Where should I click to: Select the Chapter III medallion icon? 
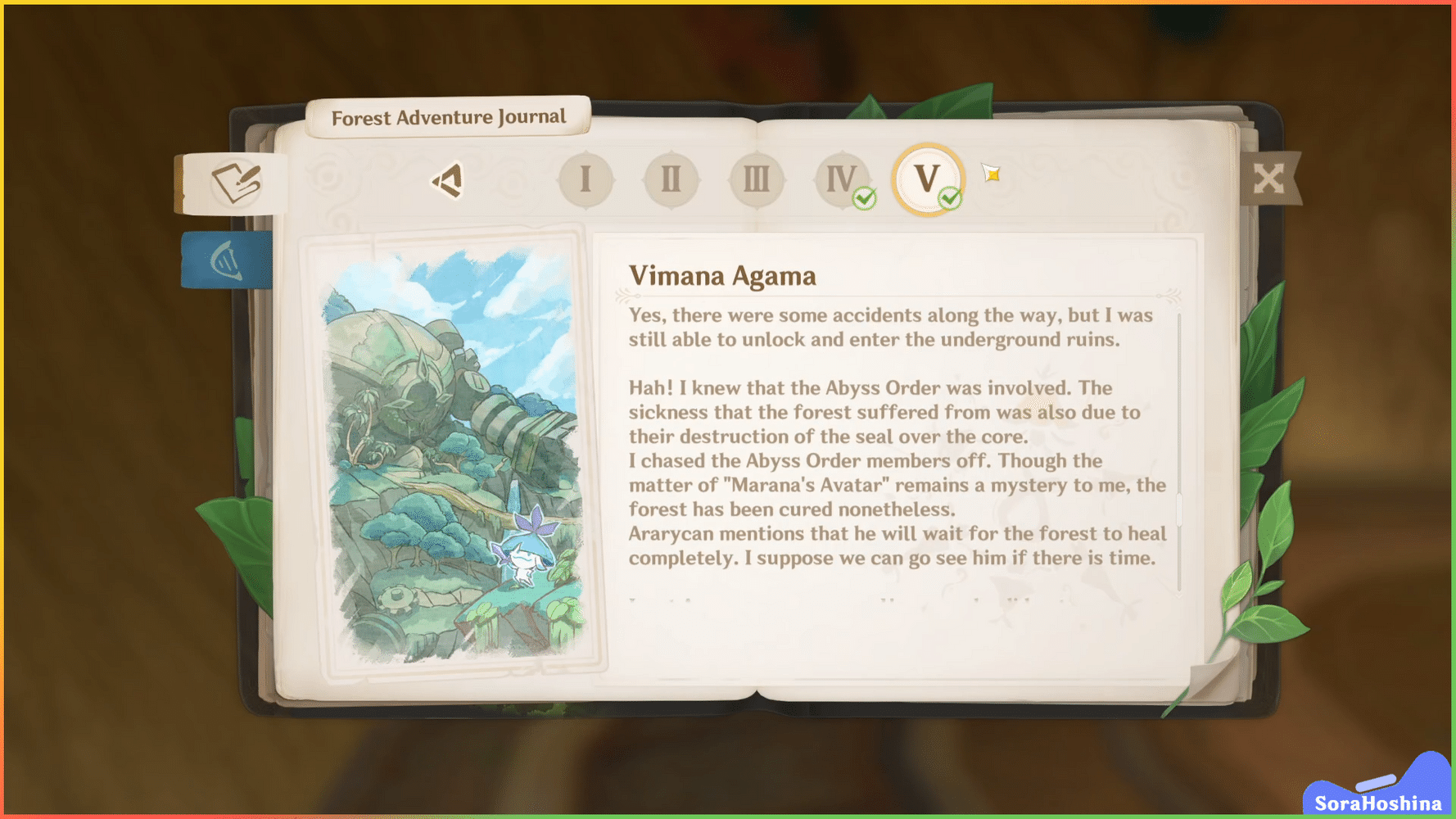[x=756, y=179]
